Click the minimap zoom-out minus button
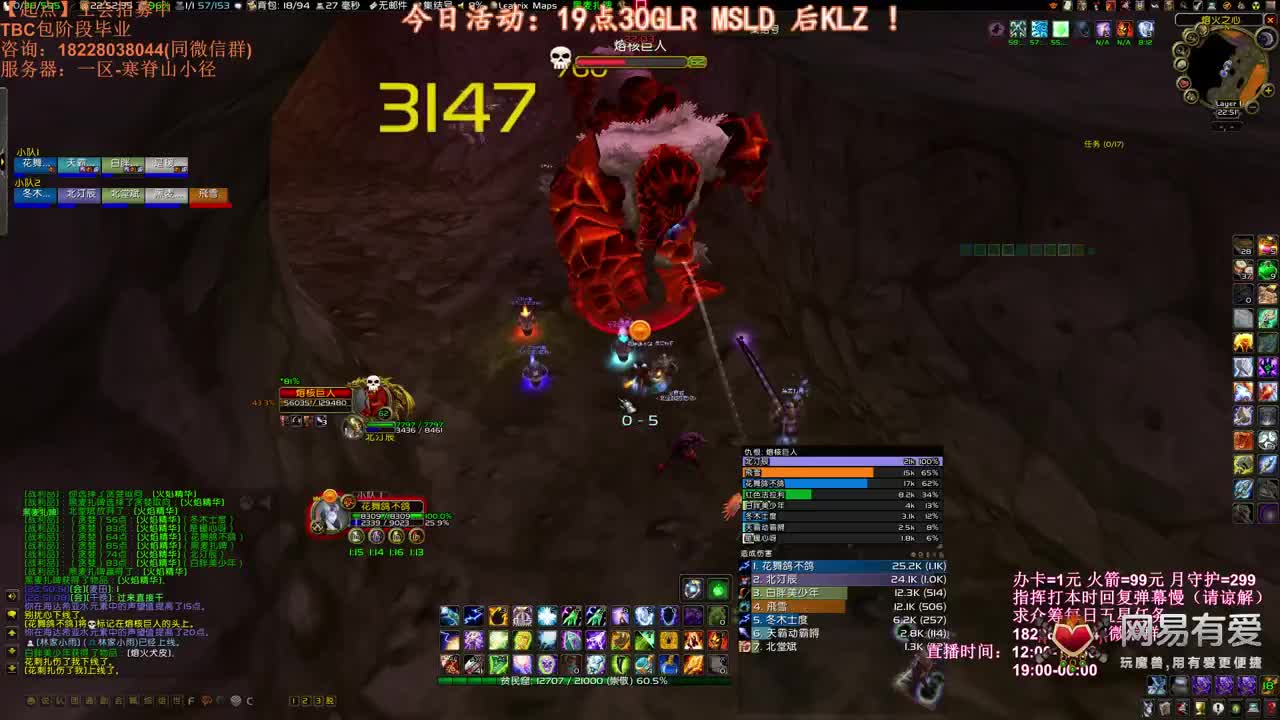The image size is (1280, 720). tap(1252, 107)
